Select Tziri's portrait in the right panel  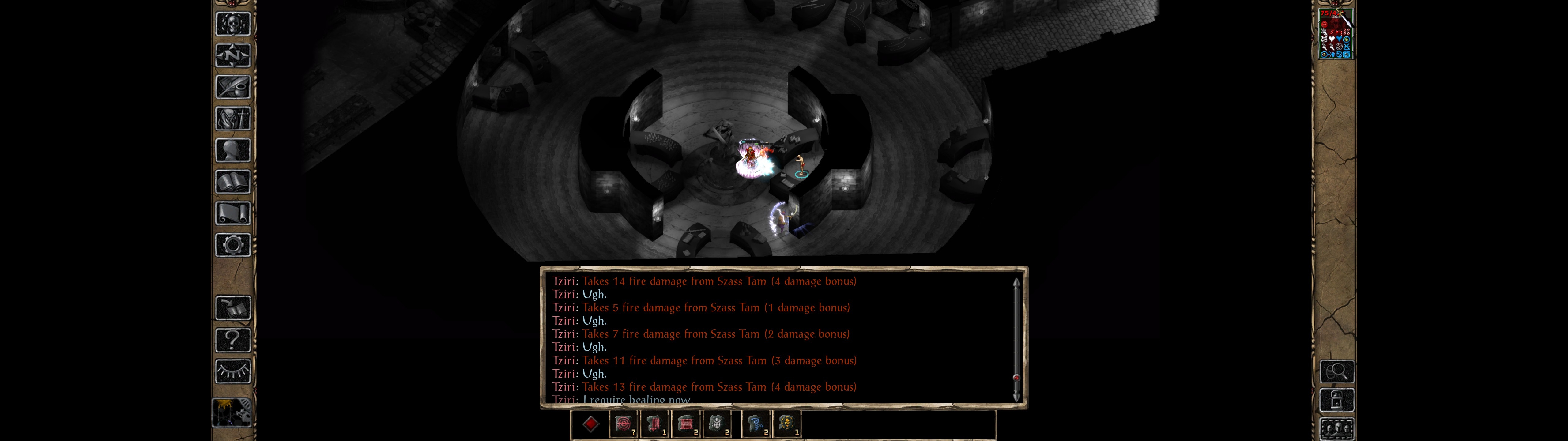pos(1335,34)
